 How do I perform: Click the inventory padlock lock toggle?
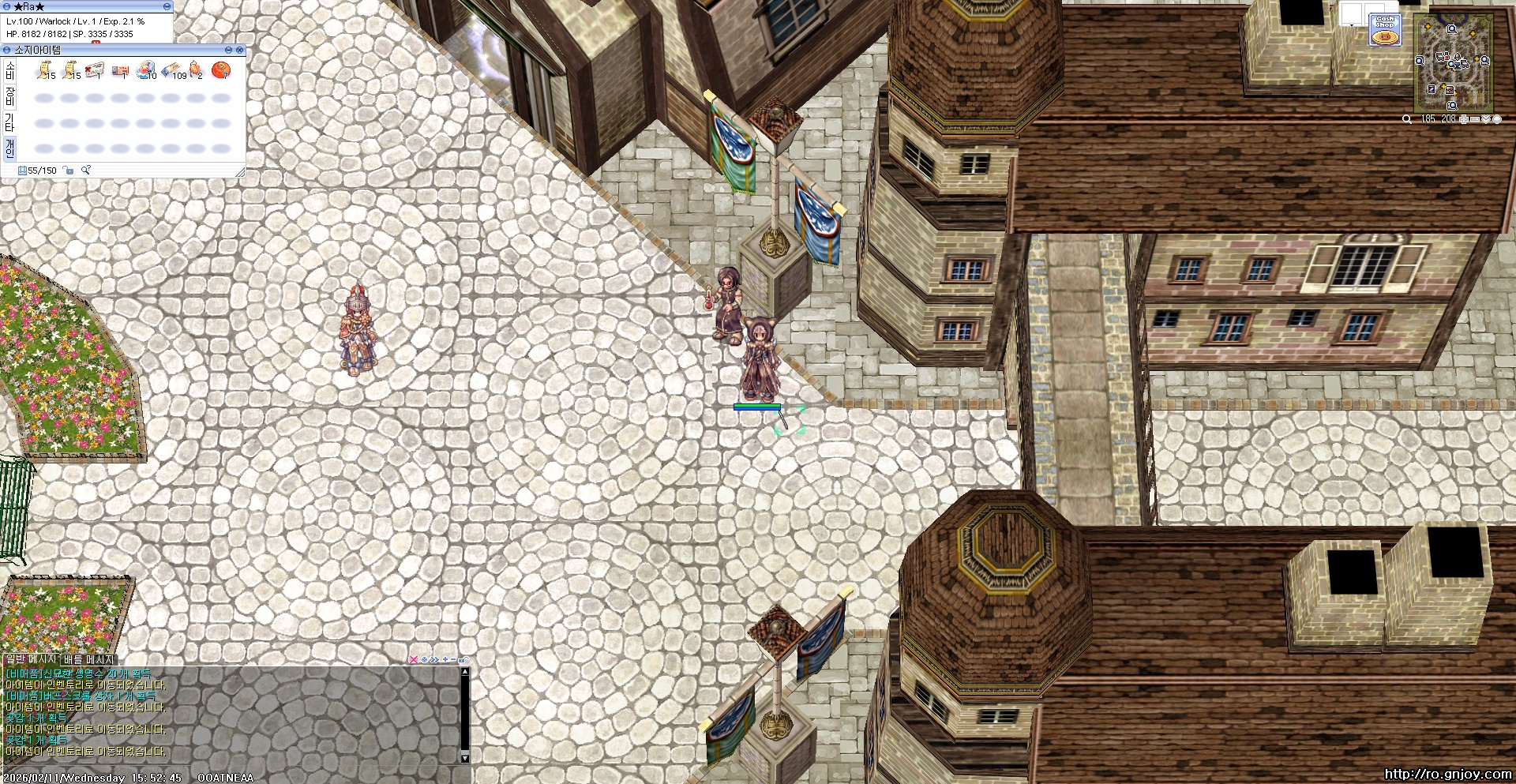pyautogui.click(x=69, y=171)
